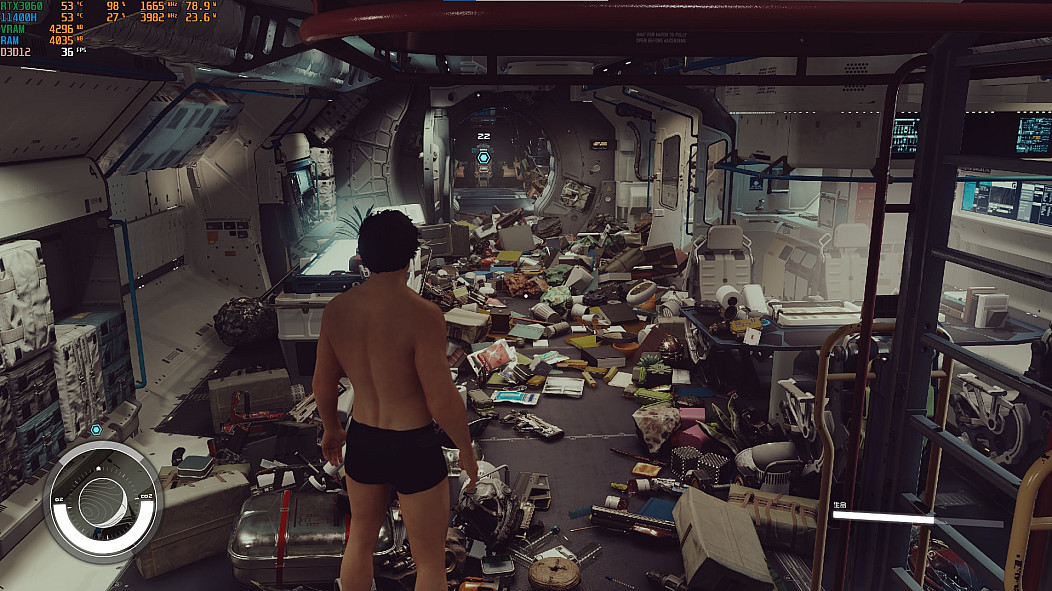Viewport: 1052px width, 591px height.
Task: Click the small blue indicator above the compass
Action: [96, 430]
